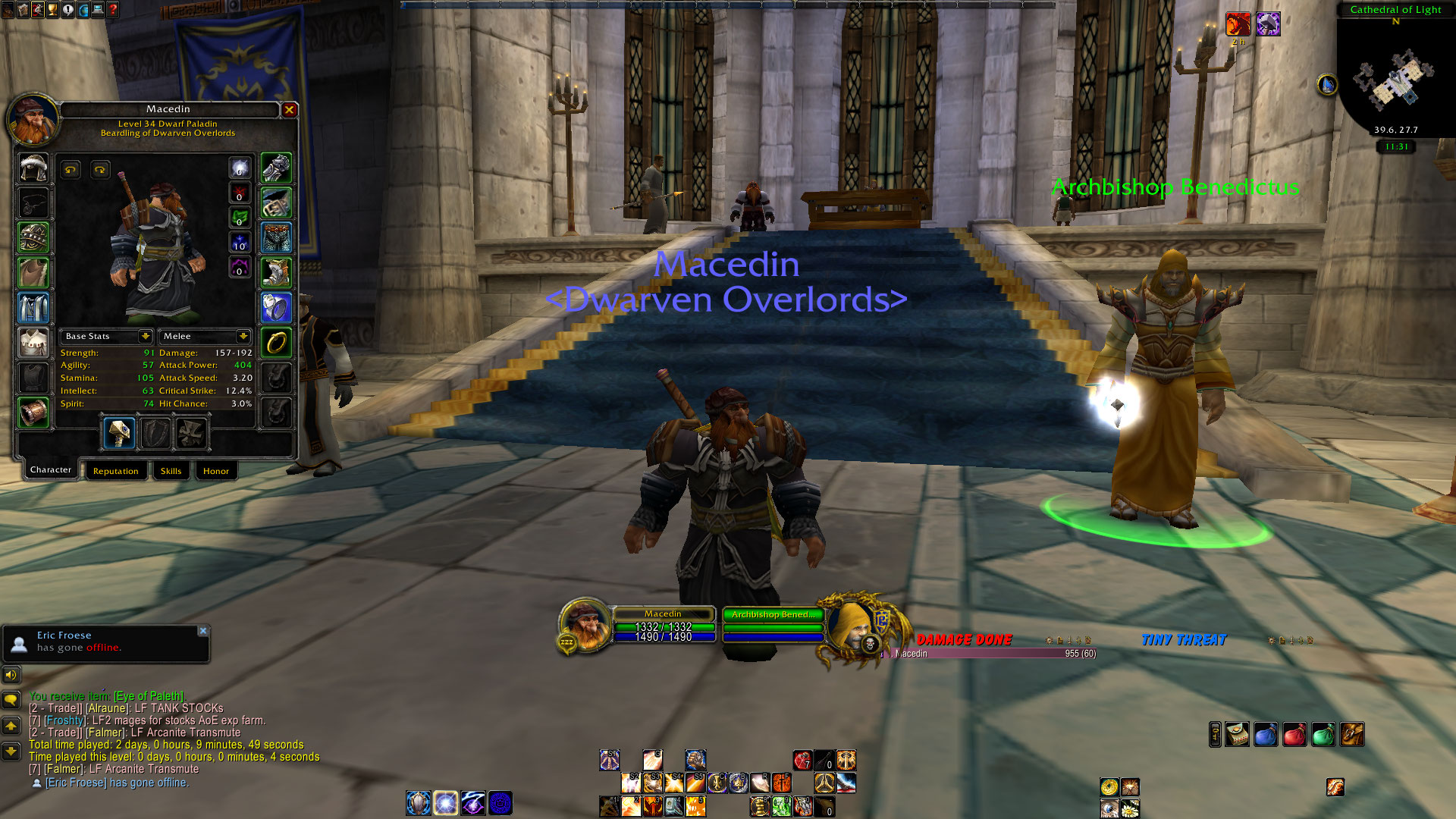Click the Macedin player unit frame
The width and height of the screenshot is (1456, 819).
[x=663, y=626]
